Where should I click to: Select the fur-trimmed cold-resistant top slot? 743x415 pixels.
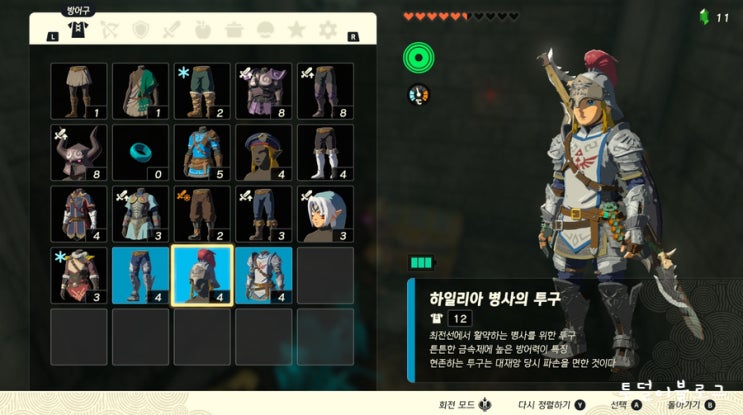(x=79, y=275)
